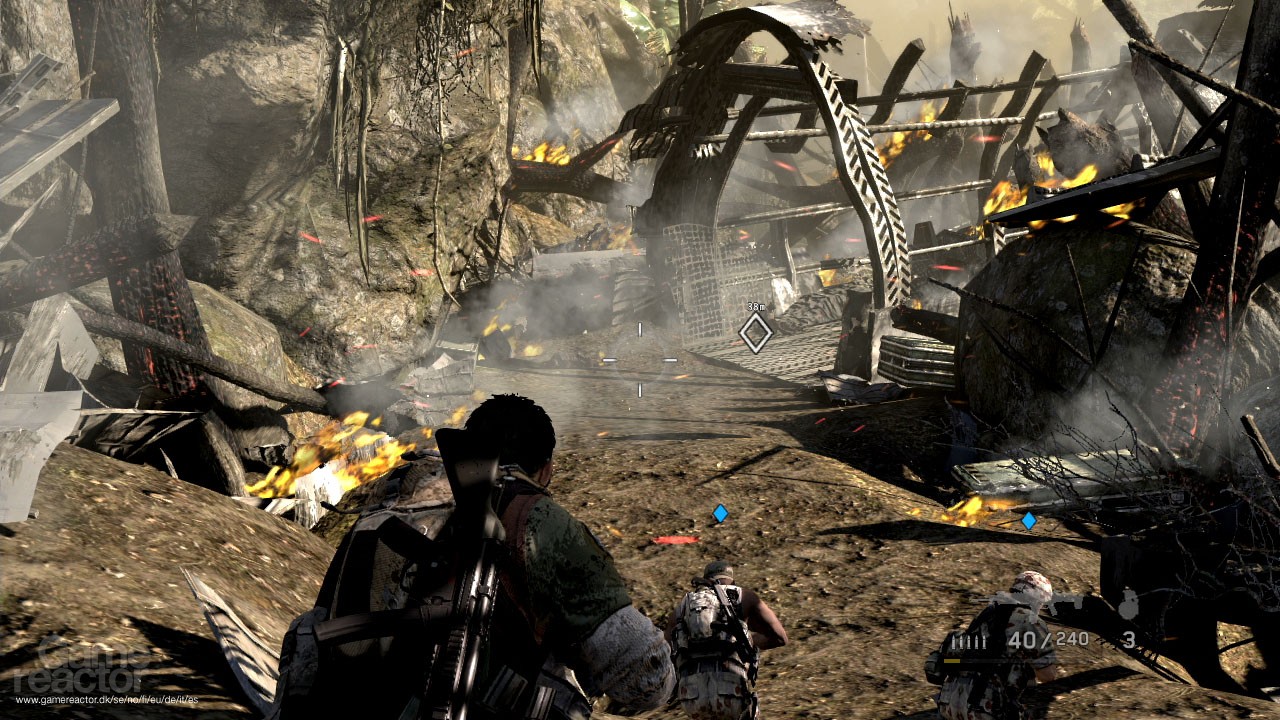Click the Gamereactor watermark logo

click(x=80, y=665)
